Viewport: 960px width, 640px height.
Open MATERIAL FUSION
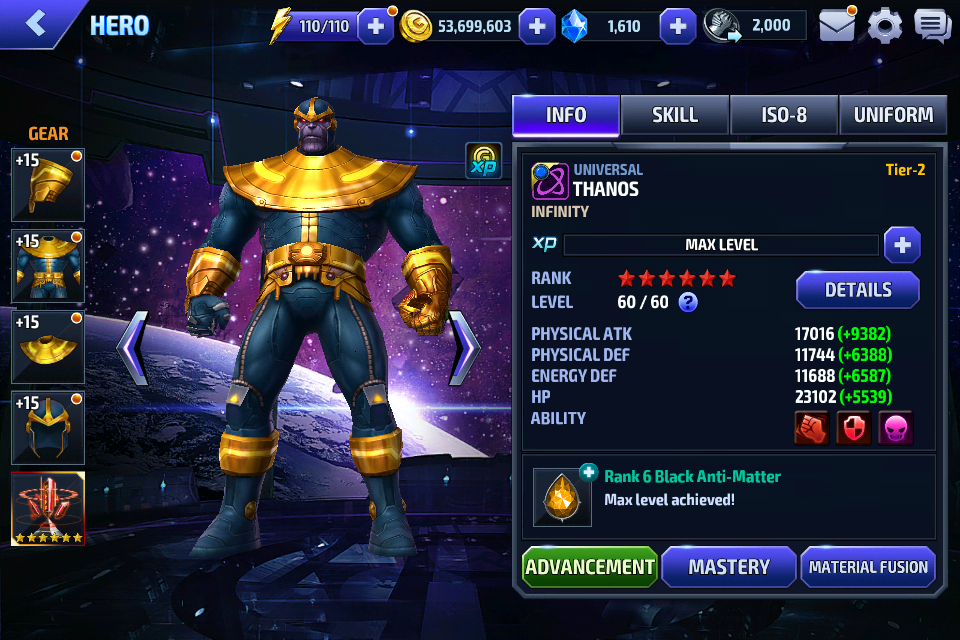pos(868,567)
